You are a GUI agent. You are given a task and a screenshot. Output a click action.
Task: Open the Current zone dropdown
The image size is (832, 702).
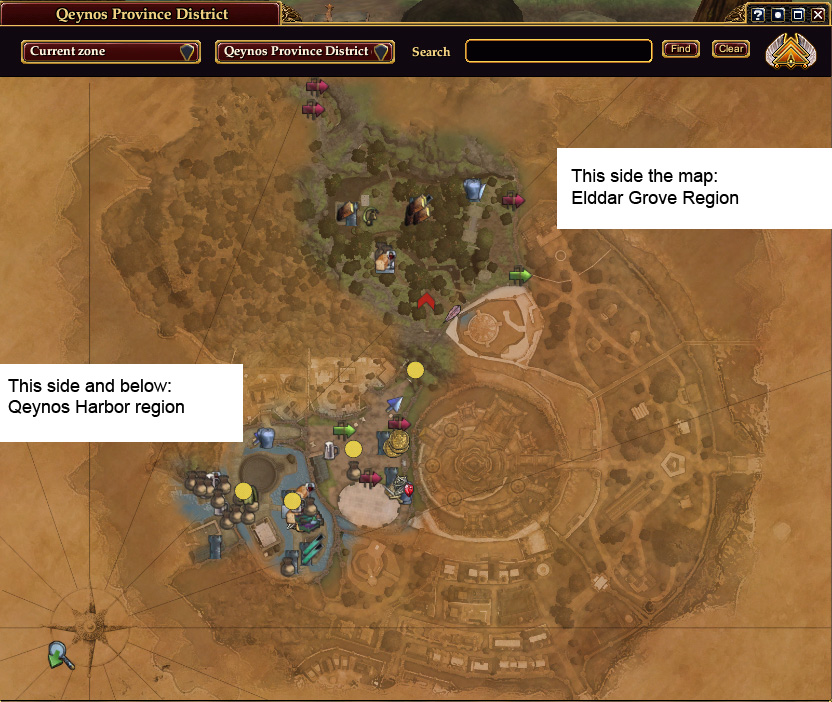click(x=110, y=52)
